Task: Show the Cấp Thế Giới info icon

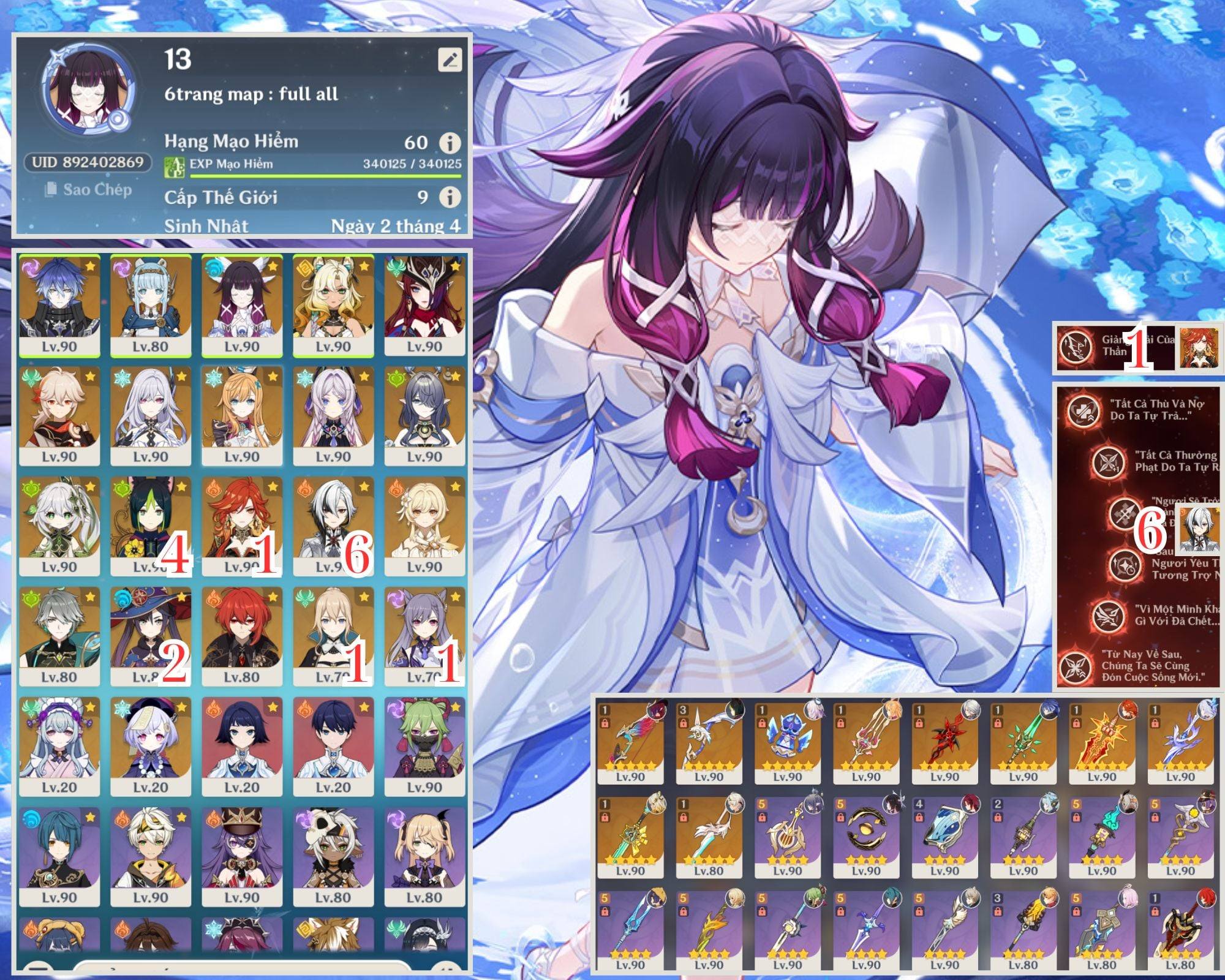Action: [450, 197]
